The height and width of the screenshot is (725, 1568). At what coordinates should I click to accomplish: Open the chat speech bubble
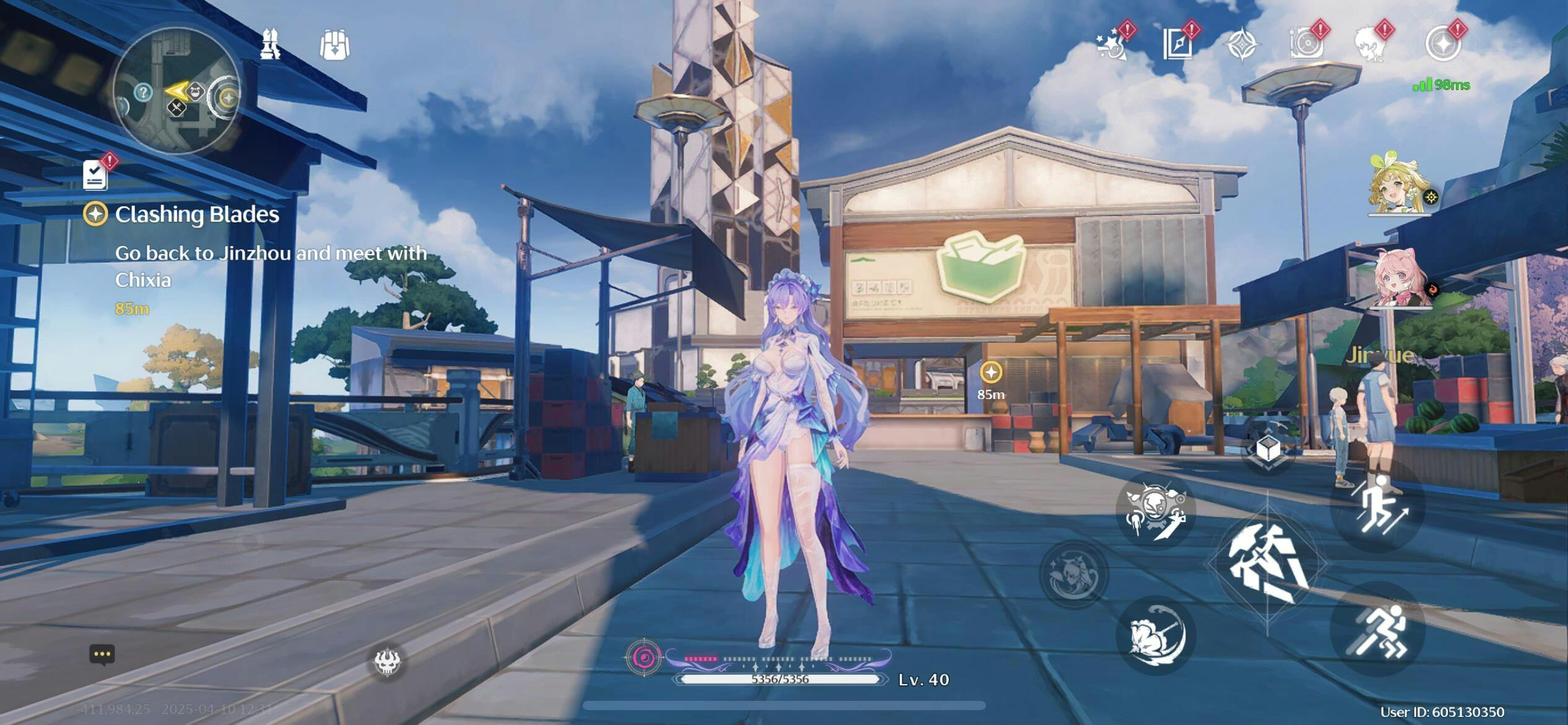[102, 654]
